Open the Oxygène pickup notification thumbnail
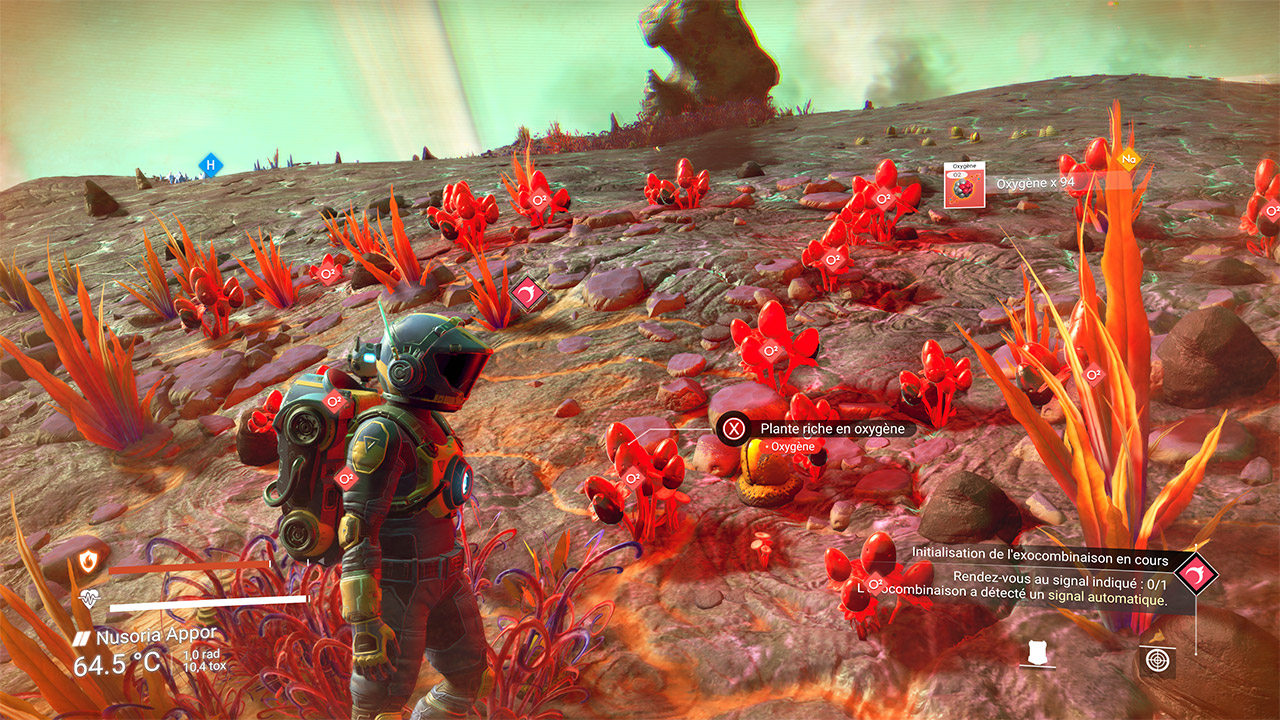 click(x=965, y=185)
